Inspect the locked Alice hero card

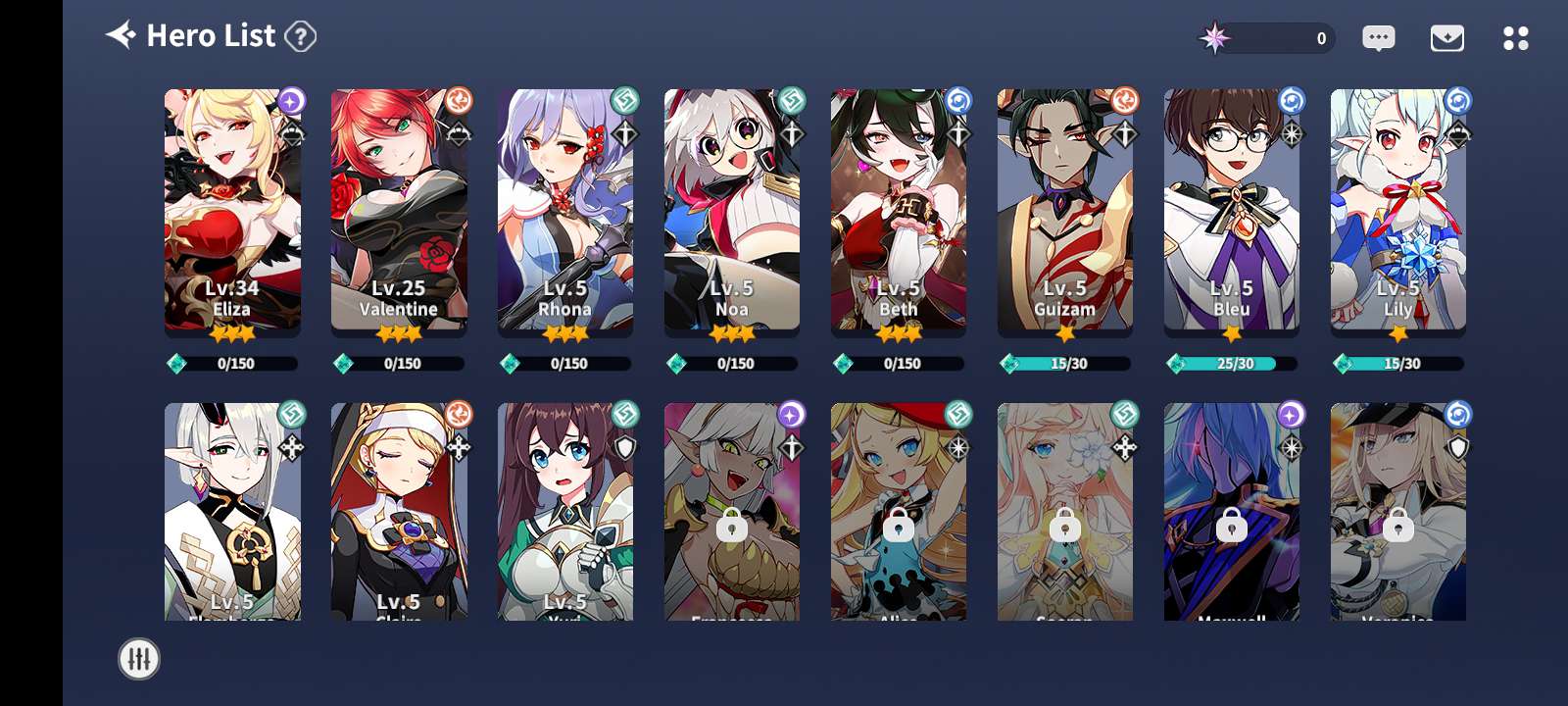[x=899, y=512]
